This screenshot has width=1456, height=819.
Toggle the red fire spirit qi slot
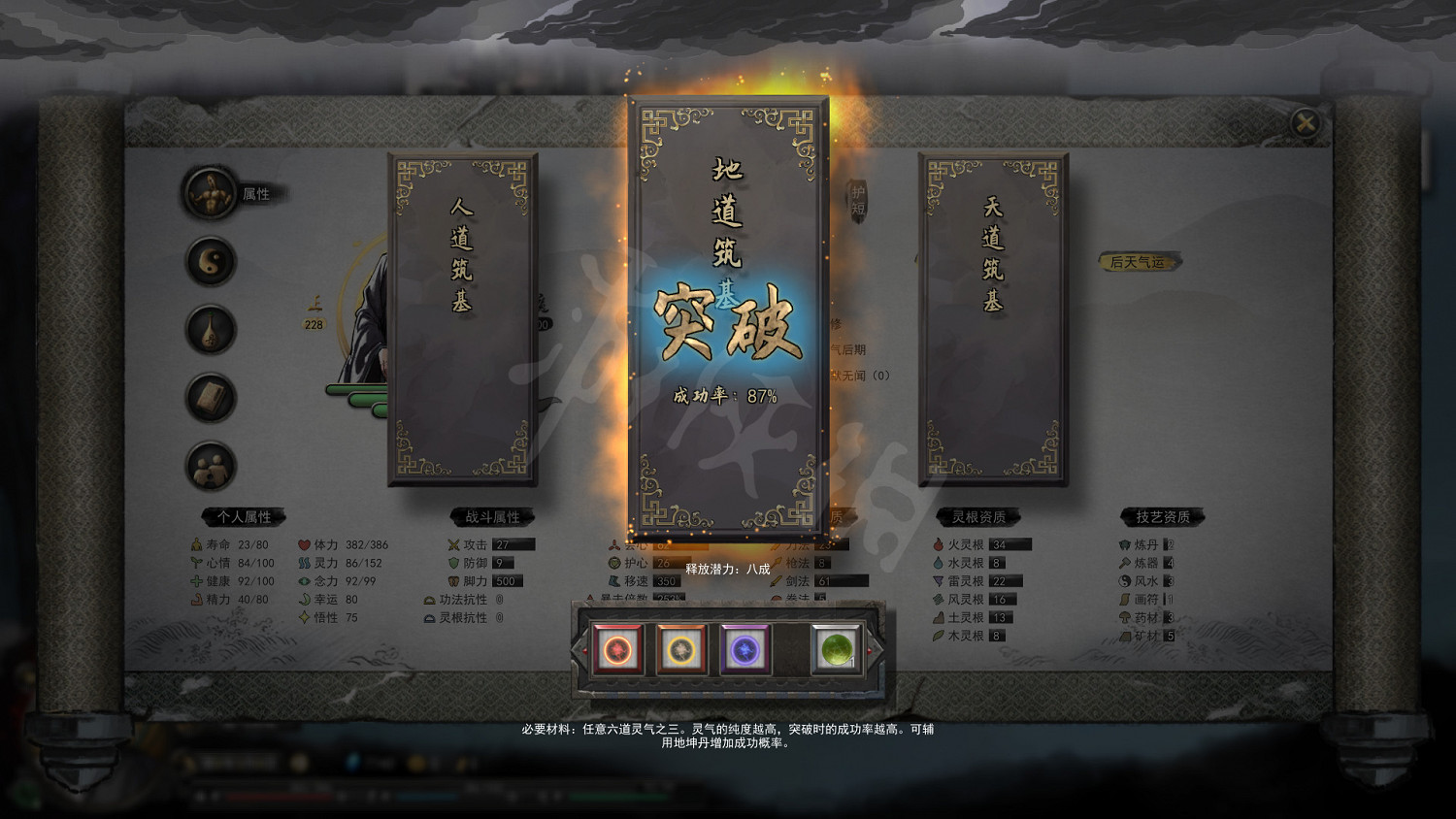point(619,648)
